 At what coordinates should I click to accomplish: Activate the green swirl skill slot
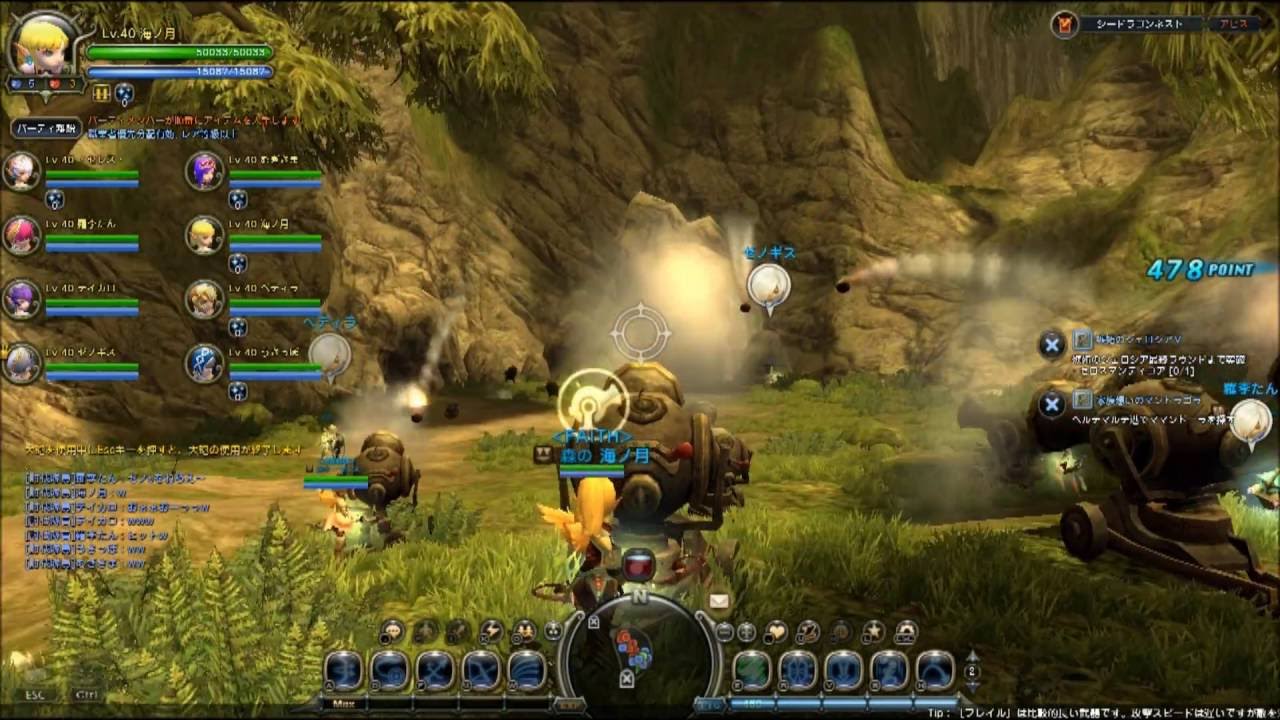pos(751,671)
